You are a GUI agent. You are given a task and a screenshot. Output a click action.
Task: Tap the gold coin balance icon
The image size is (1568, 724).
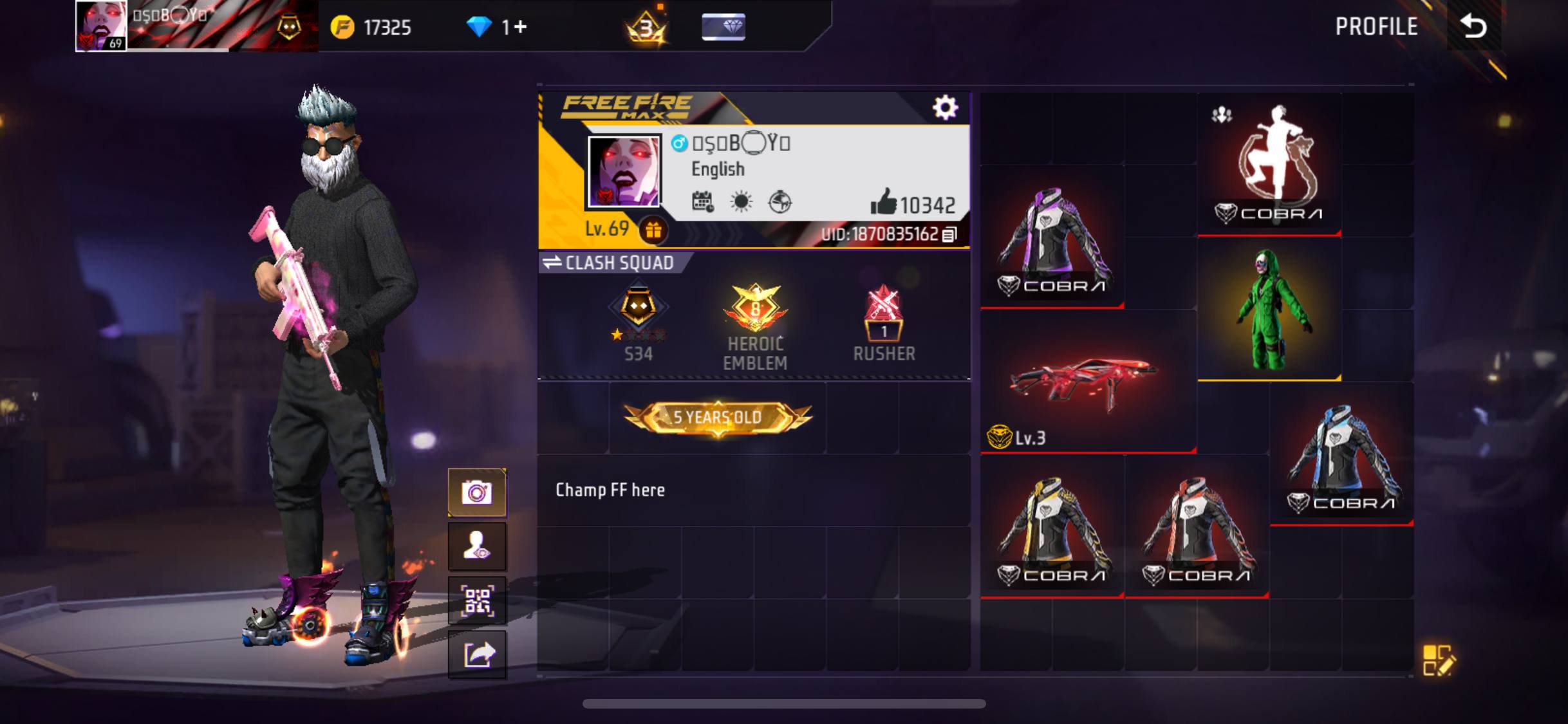point(342,27)
